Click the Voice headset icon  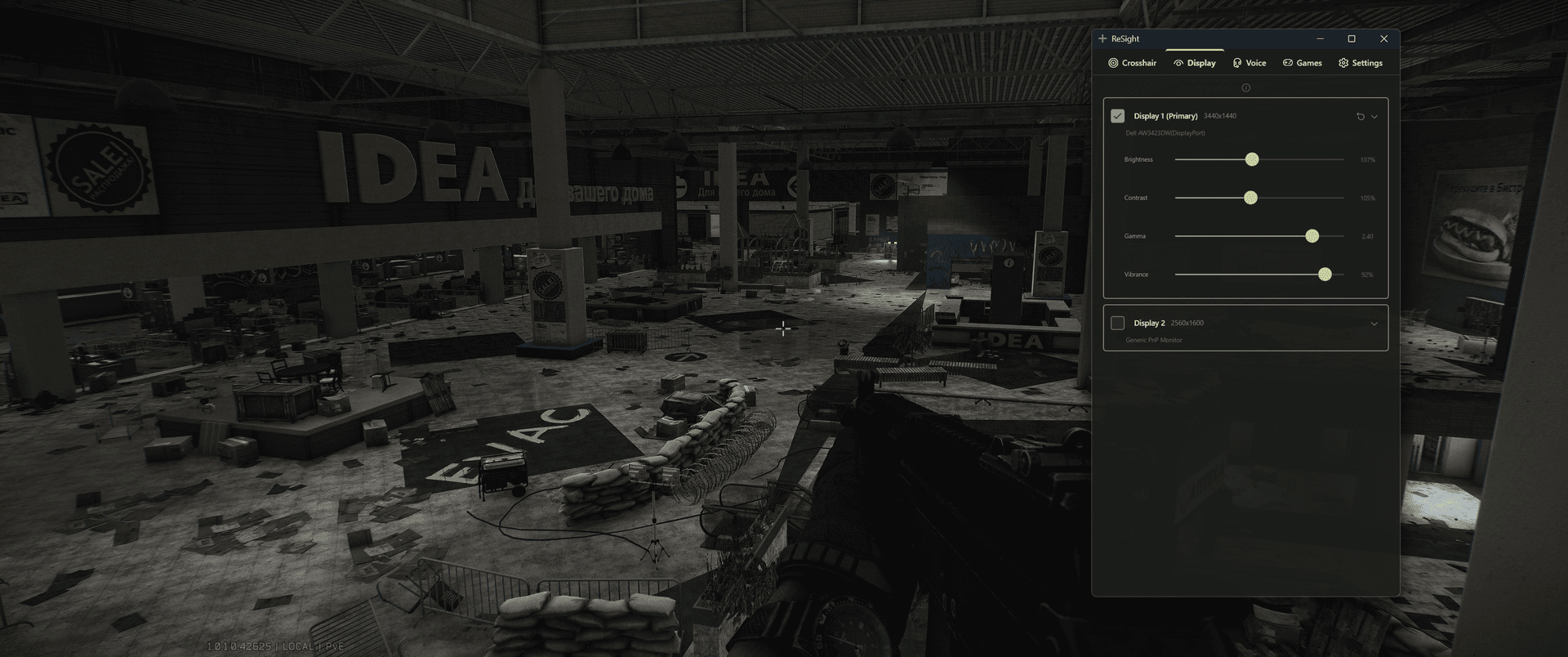[1236, 63]
